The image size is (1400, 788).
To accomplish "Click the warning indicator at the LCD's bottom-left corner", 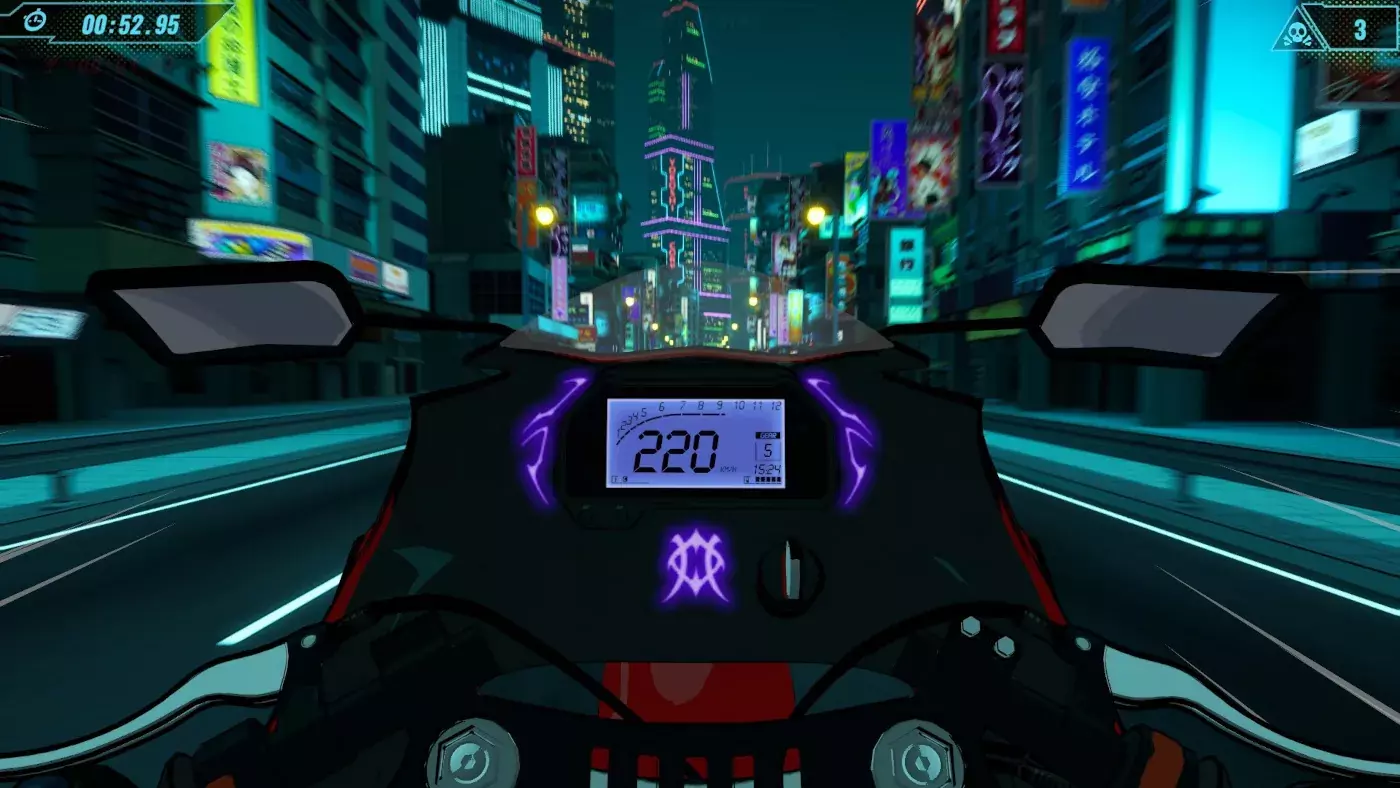I will [620, 479].
